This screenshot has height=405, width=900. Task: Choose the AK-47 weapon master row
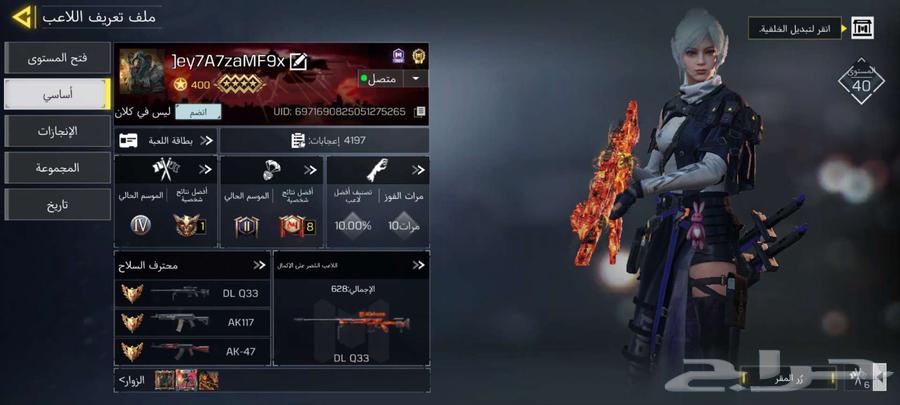pyautogui.click(x=190, y=351)
